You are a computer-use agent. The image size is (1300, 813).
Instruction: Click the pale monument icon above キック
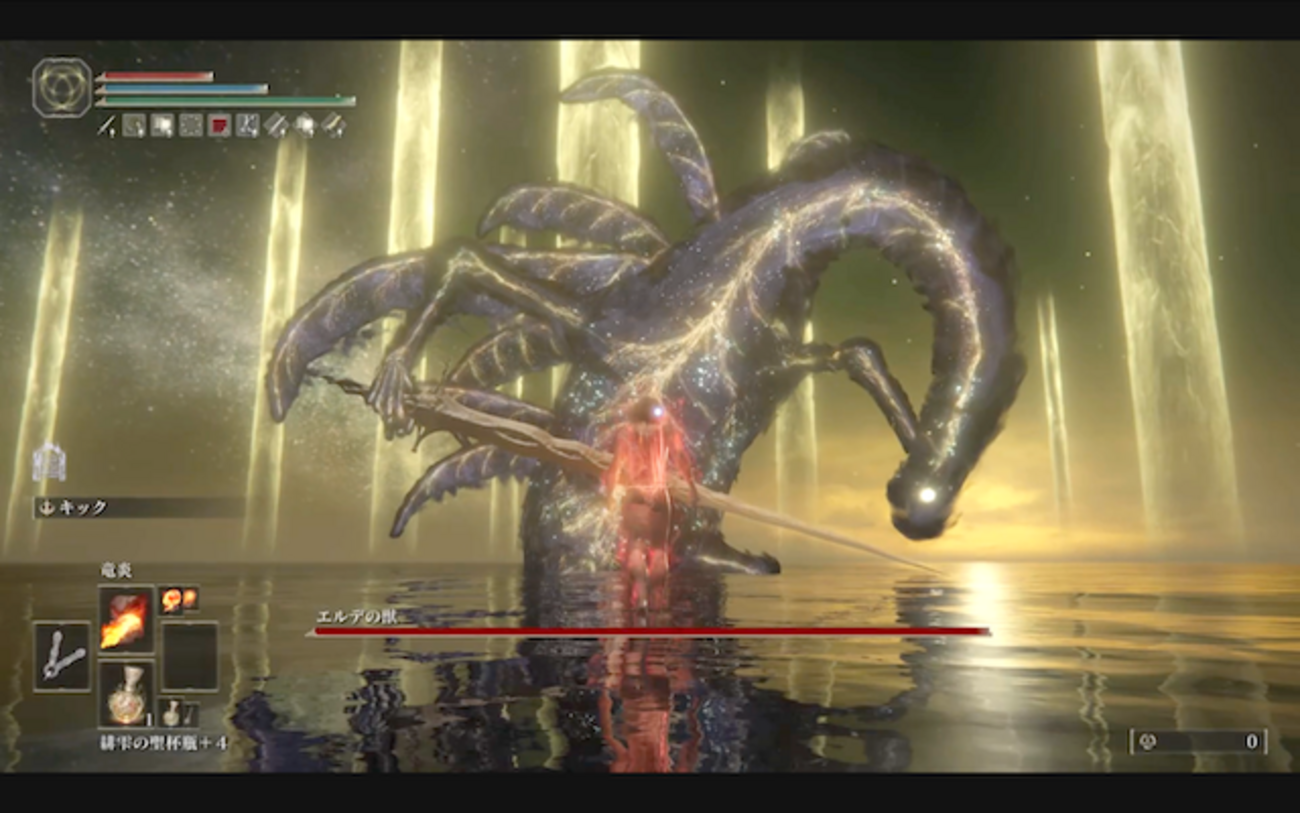click(47, 462)
